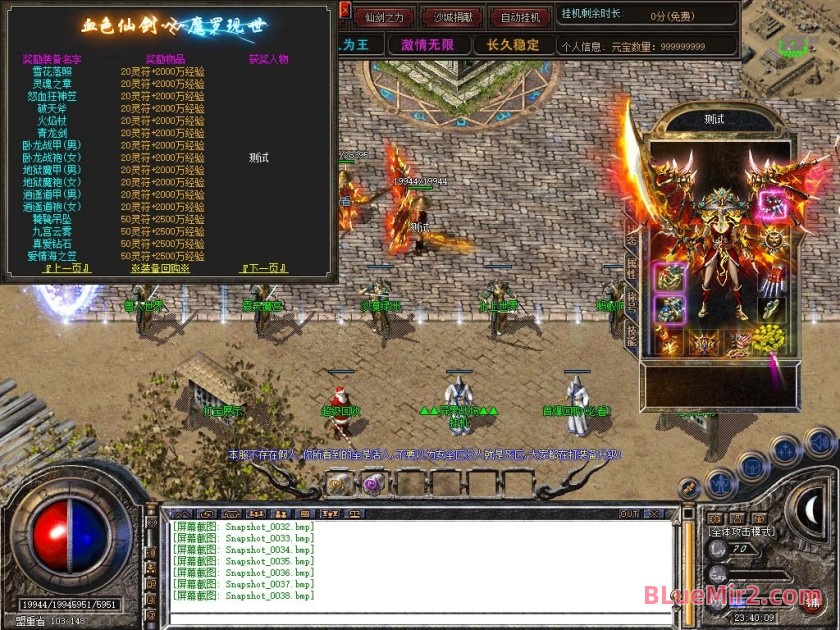Select the 雪花落雨 reward row

(51, 73)
